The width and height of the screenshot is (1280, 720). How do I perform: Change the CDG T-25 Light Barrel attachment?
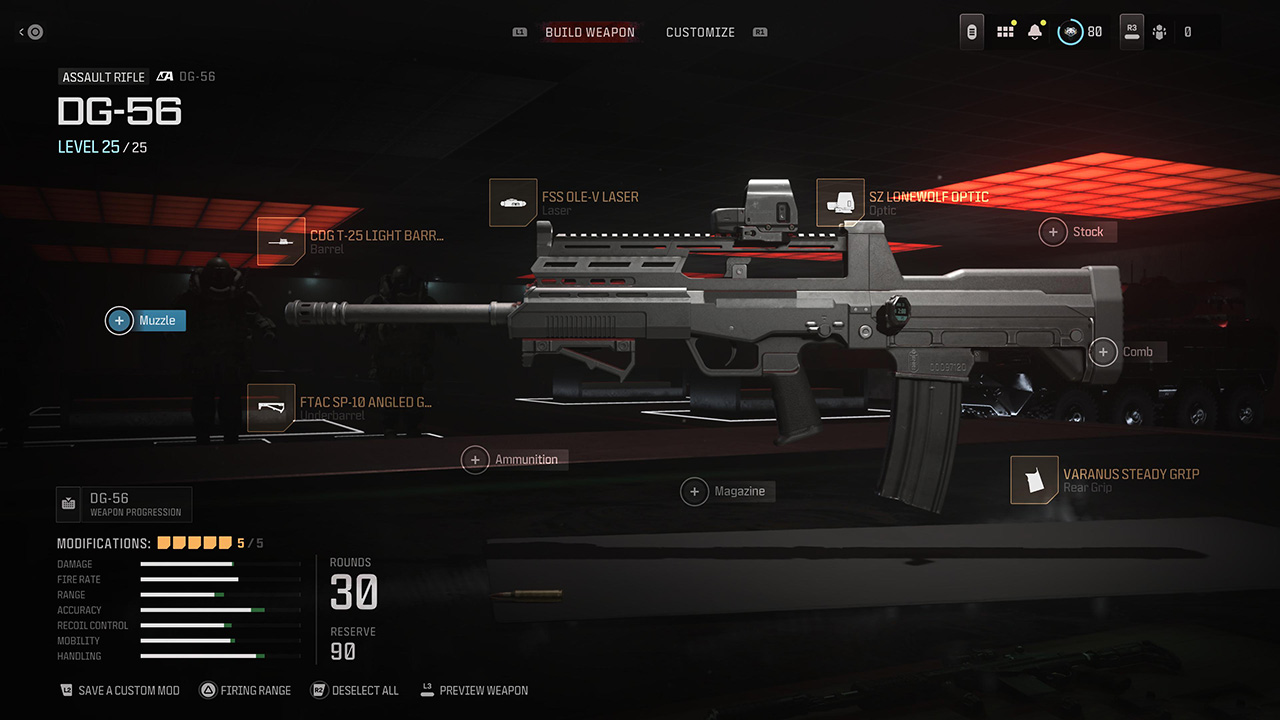(350, 241)
